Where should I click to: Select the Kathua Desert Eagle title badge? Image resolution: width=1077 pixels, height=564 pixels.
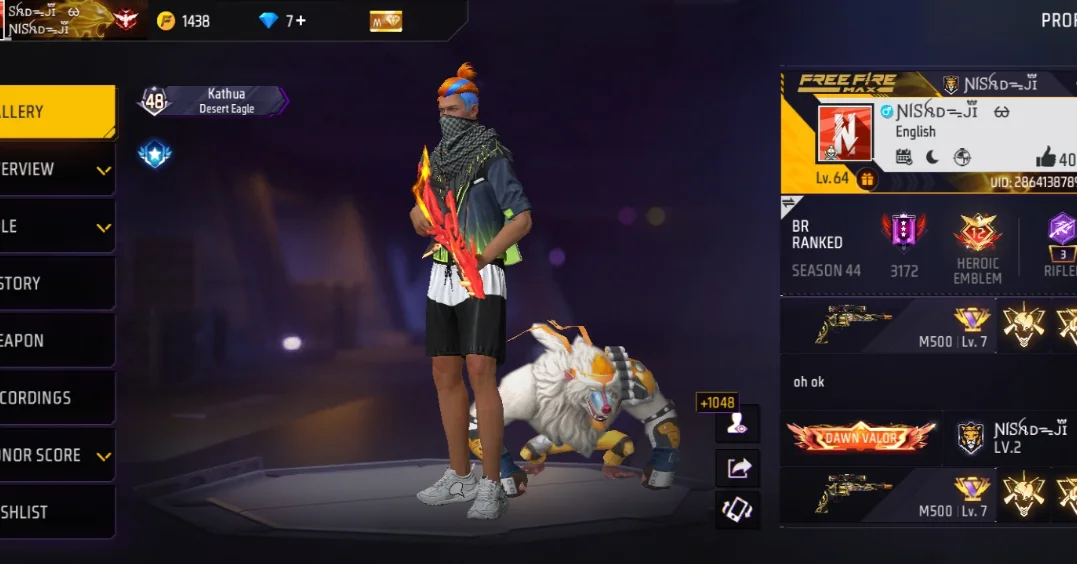225,101
